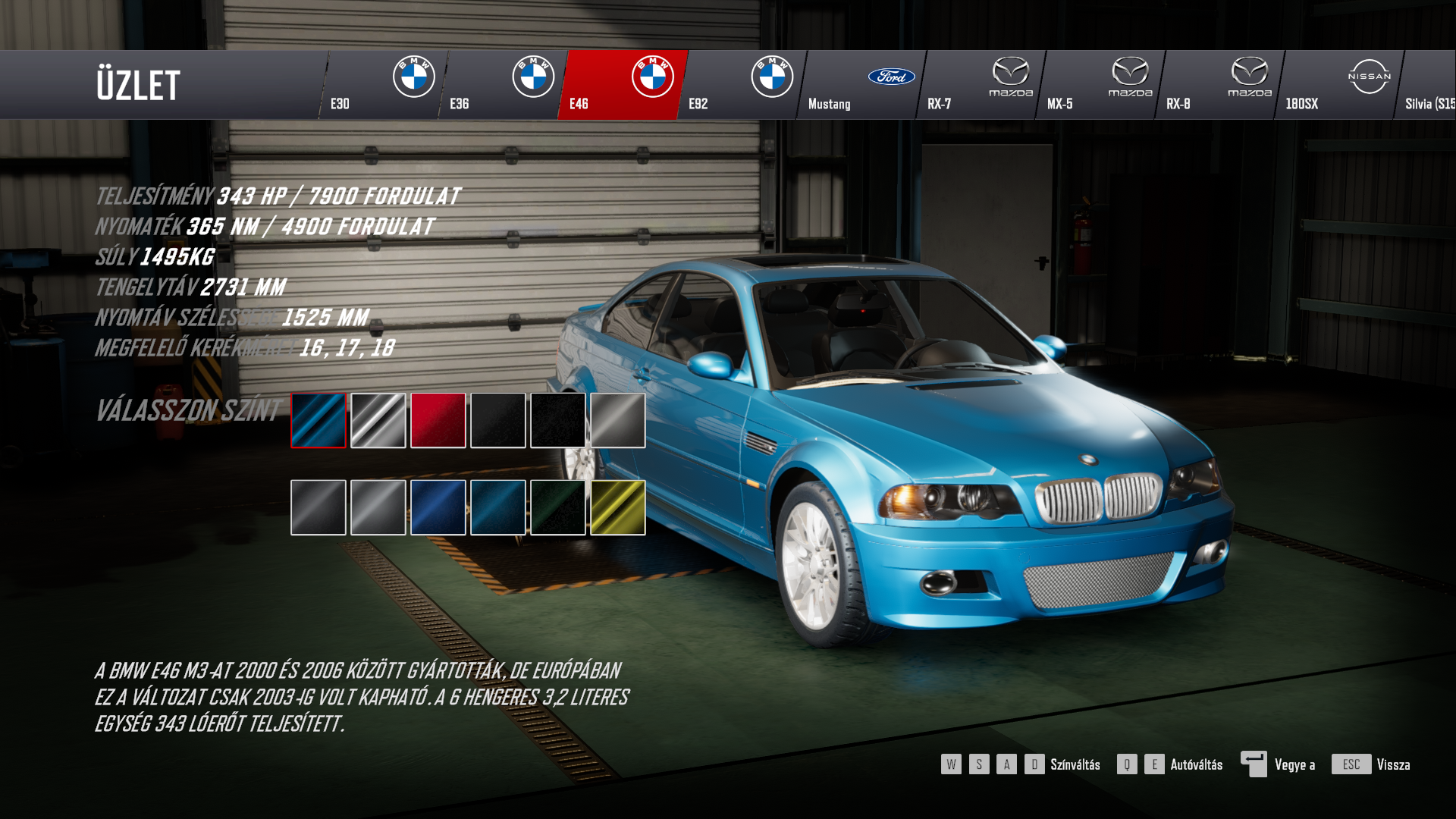The width and height of the screenshot is (1456, 819).
Task: Choose the Nissan 180SX tab
Action: 1338,85
